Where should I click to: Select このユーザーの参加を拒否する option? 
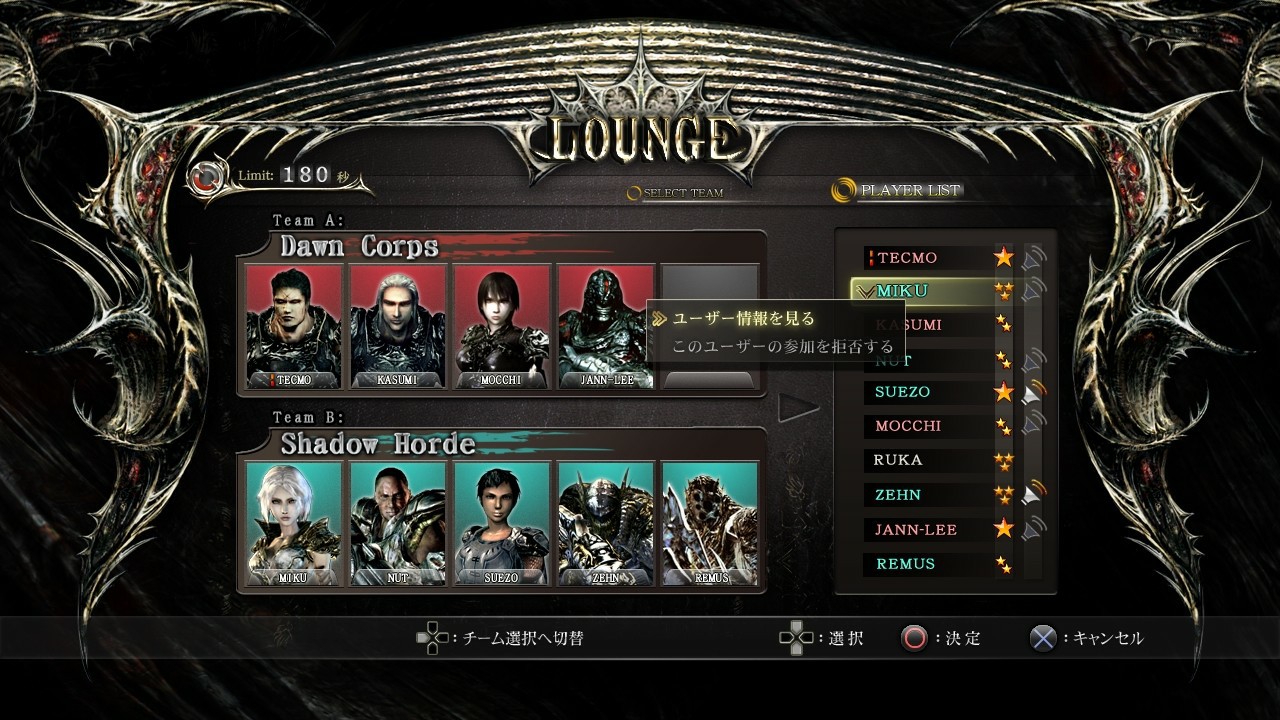[x=782, y=347]
